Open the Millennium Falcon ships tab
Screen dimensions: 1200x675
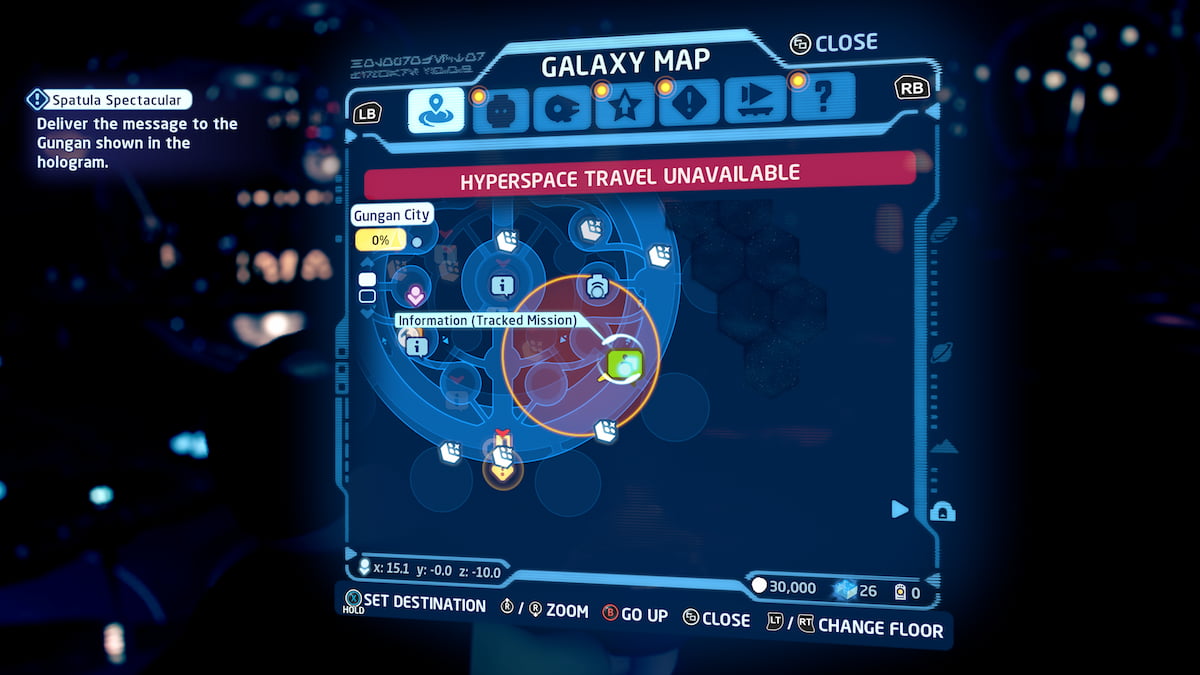(562, 110)
